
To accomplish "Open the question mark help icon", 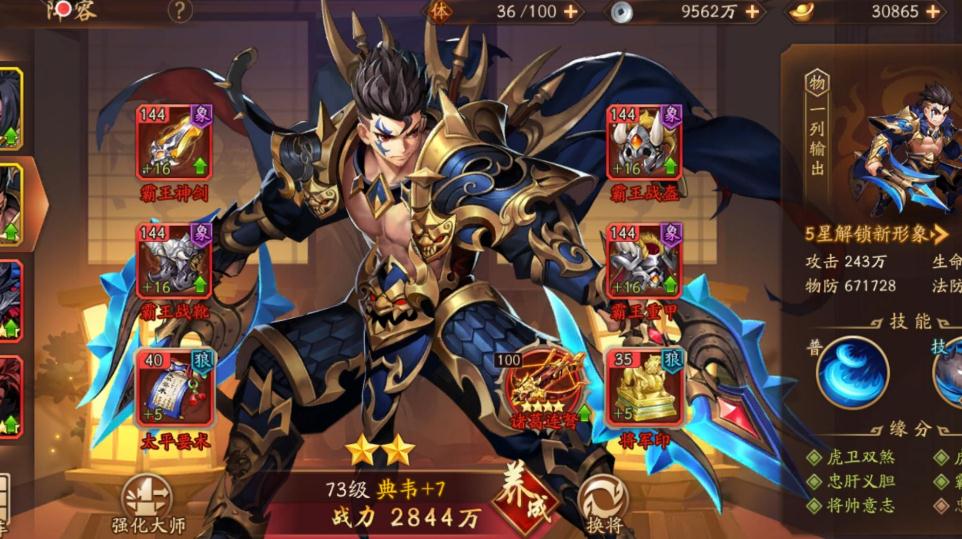I will pyautogui.click(x=180, y=11).
